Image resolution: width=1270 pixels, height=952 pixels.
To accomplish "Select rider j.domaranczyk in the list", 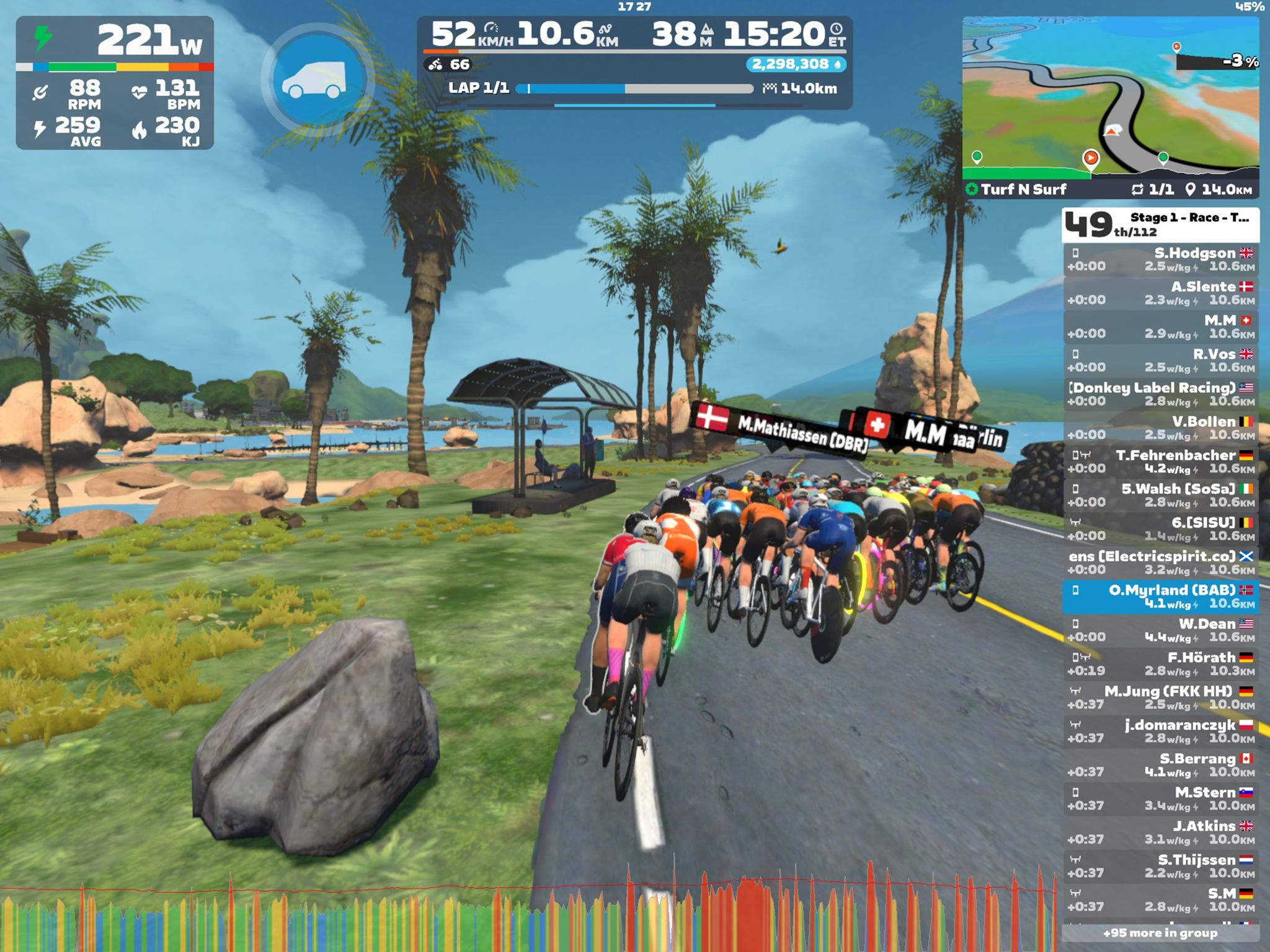I will tap(1160, 731).
